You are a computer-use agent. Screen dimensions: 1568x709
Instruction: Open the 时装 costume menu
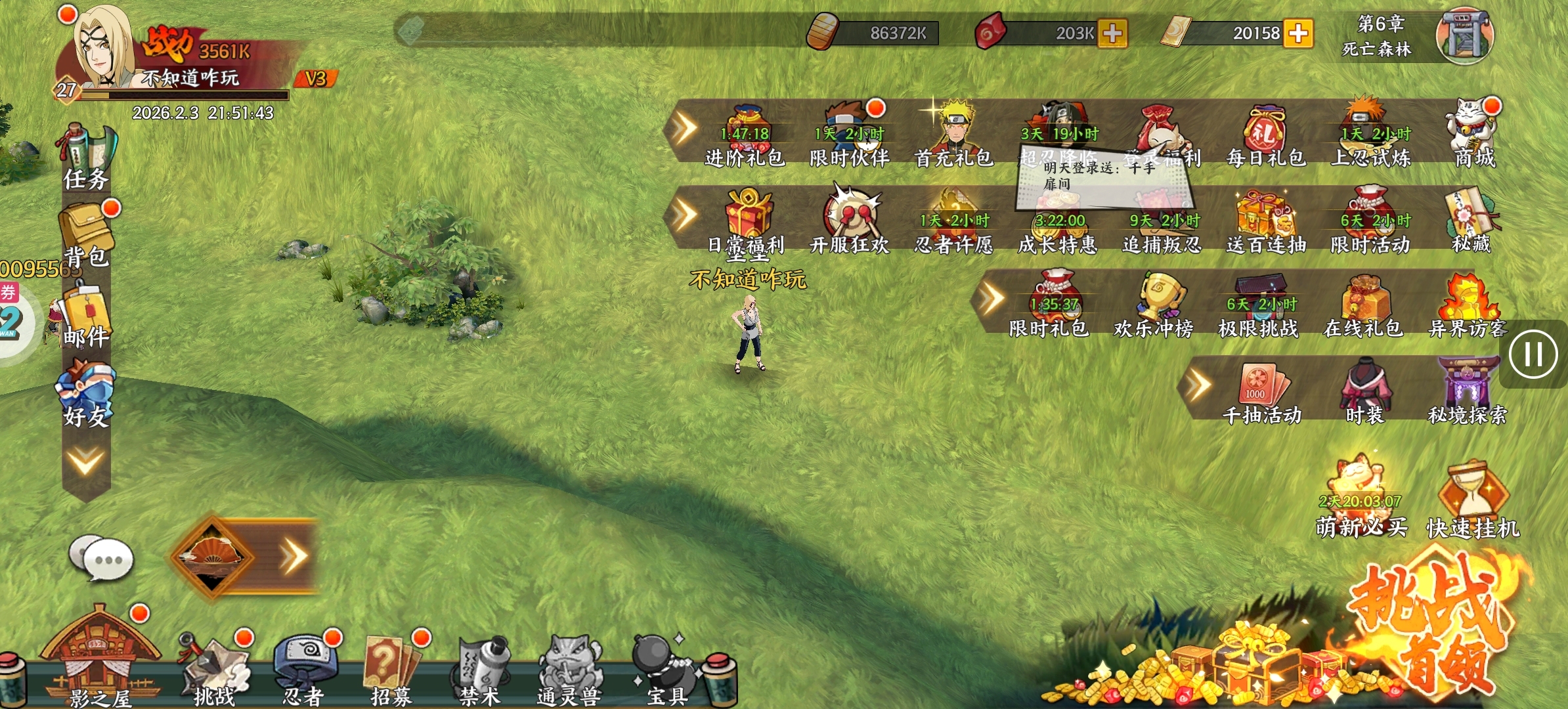click(x=1365, y=392)
